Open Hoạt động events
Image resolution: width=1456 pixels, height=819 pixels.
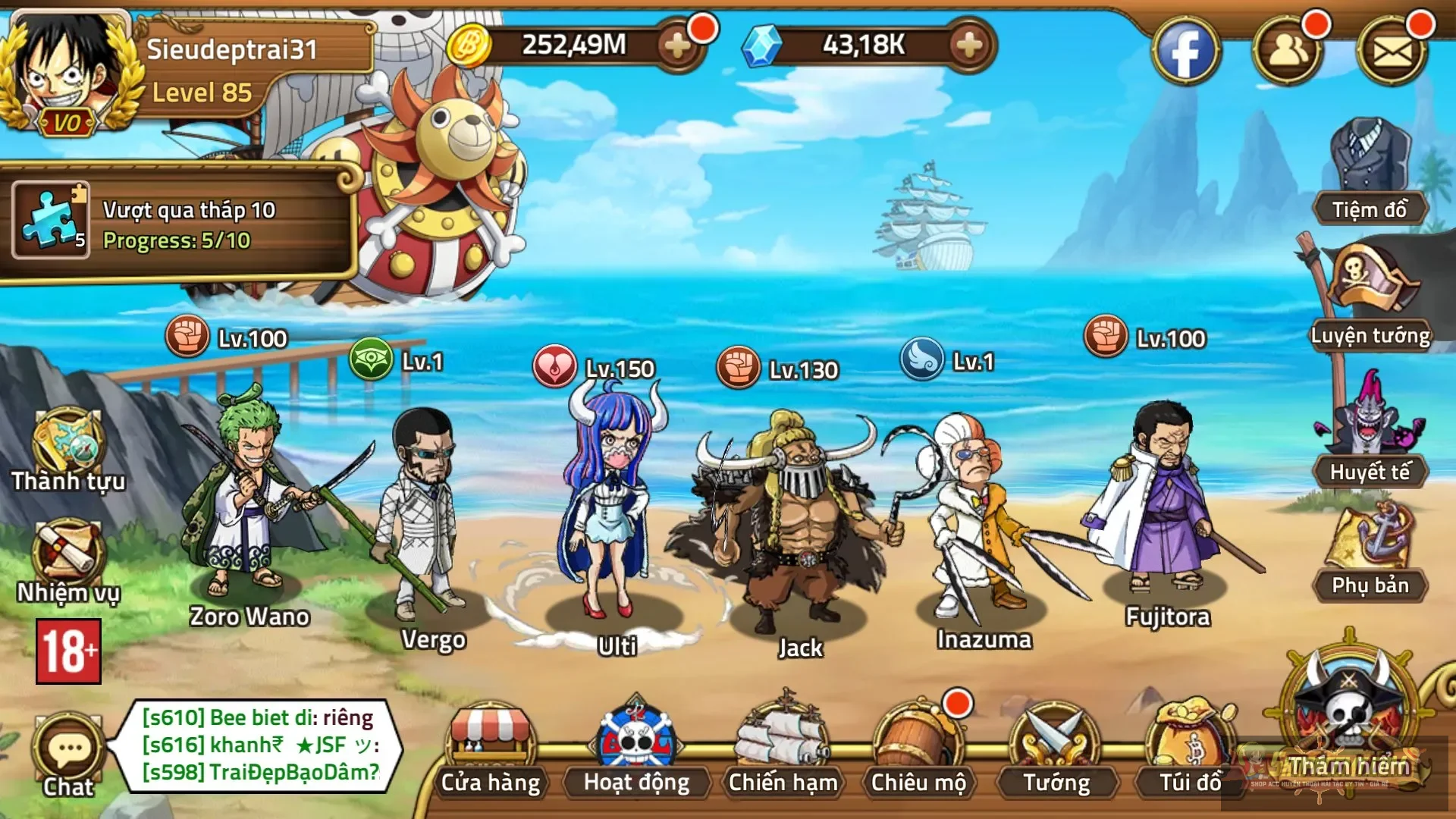[636, 751]
